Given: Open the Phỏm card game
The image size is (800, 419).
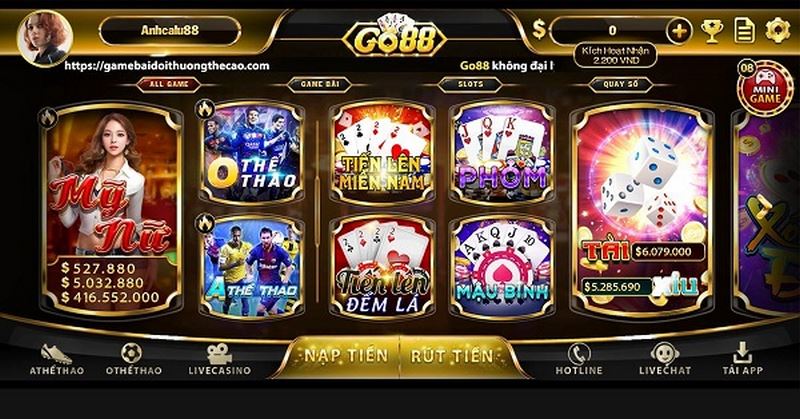Looking at the screenshot, I should [500, 151].
